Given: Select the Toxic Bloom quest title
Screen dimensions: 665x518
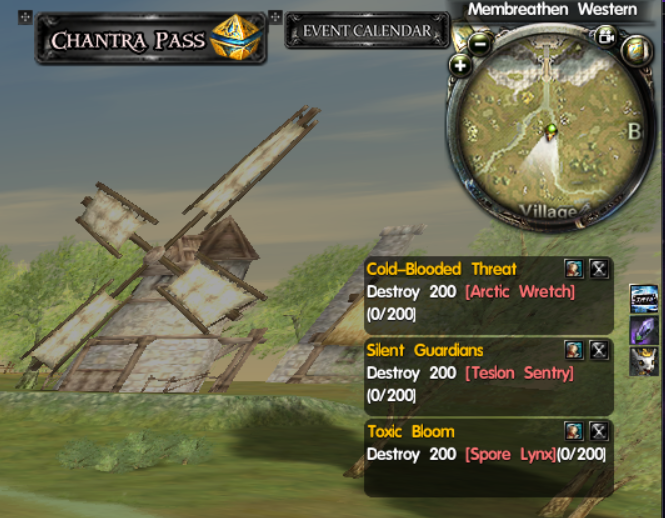Looking at the screenshot, I should point(410,432).
